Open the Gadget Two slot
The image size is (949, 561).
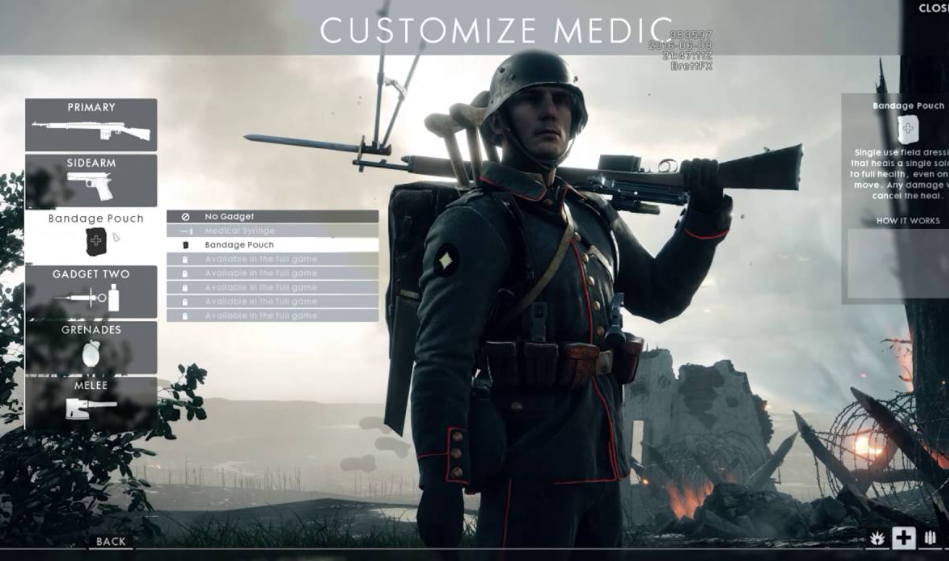91,291
